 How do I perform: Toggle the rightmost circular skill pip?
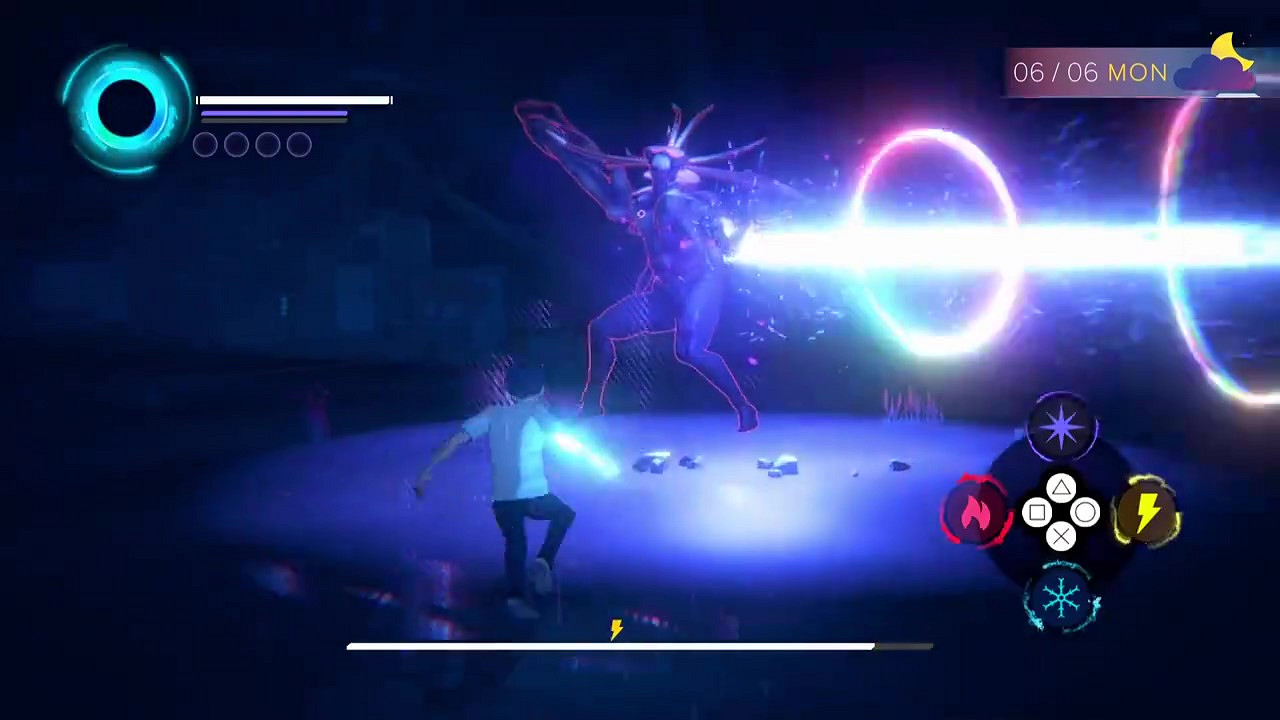(x=298, y=144)
